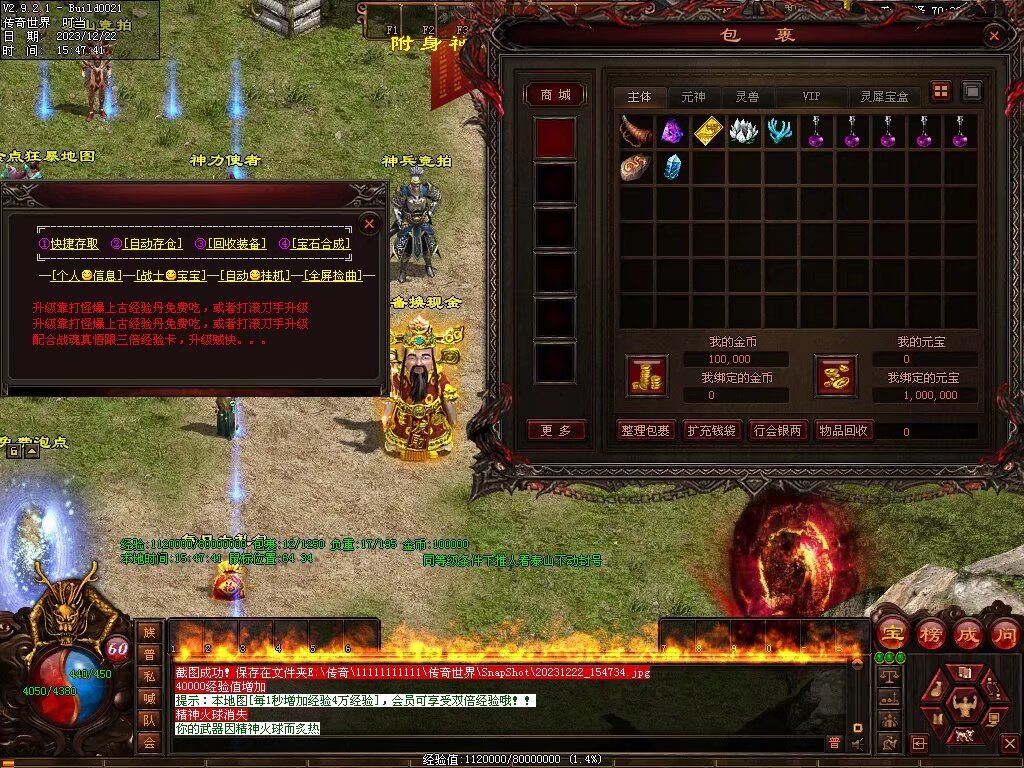Click the 物品回收 item recycle button
This screenshot has width=1024, height=768.
pos(844,431)
